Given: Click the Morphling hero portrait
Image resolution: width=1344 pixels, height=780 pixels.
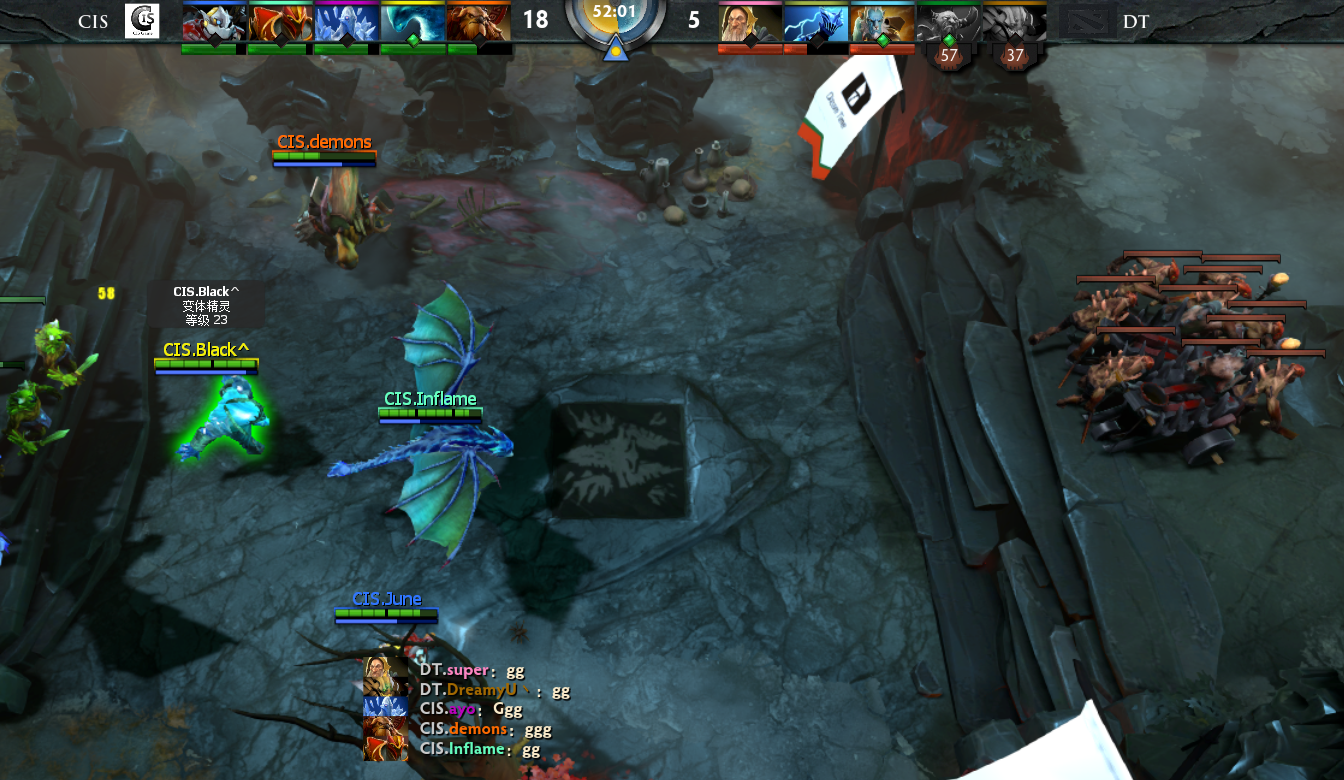Looking at the screenshot, I should click(412, 22).
